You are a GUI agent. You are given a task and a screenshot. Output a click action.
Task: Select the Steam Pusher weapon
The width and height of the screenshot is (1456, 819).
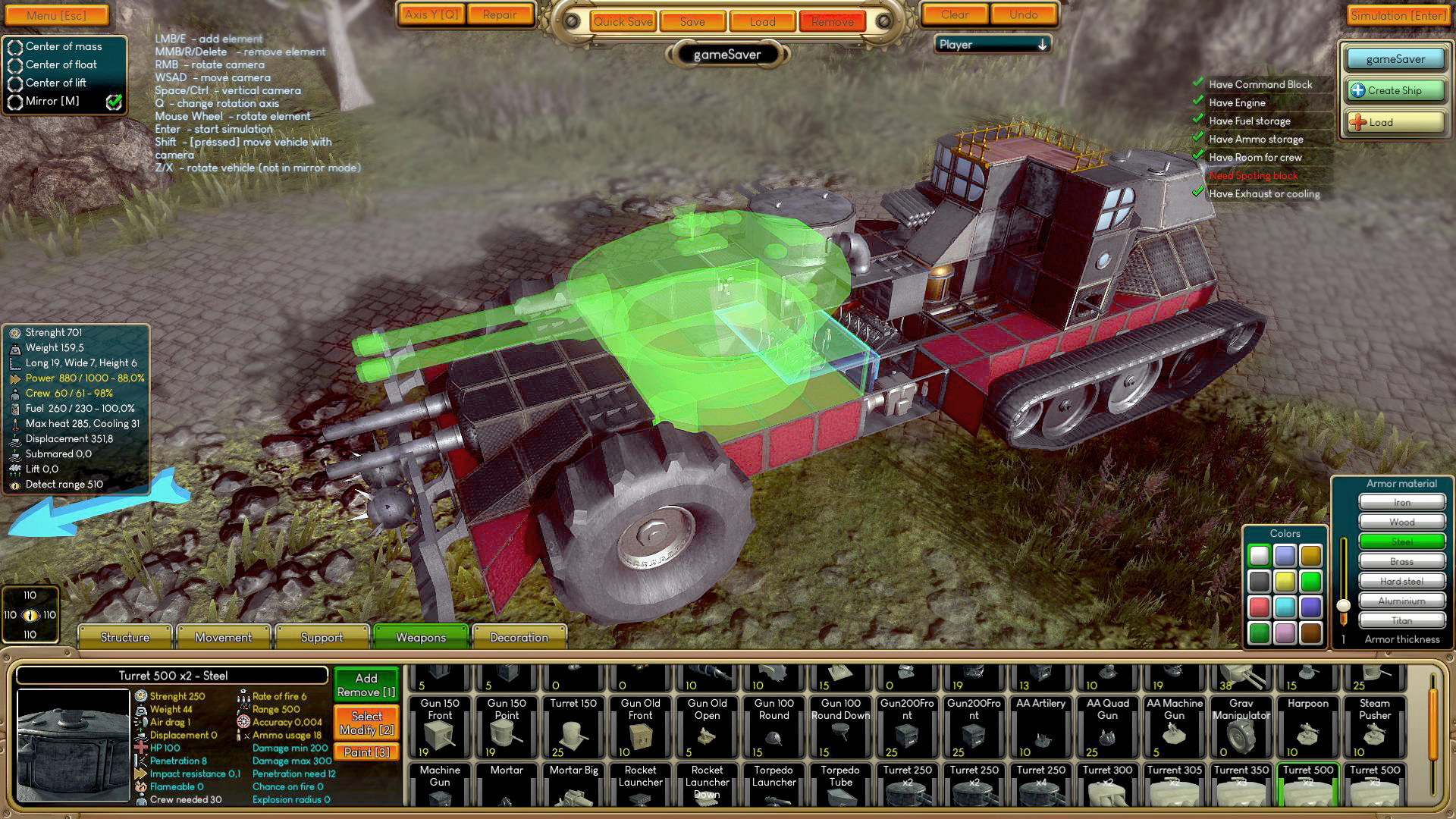click(x=1373, y=724)
